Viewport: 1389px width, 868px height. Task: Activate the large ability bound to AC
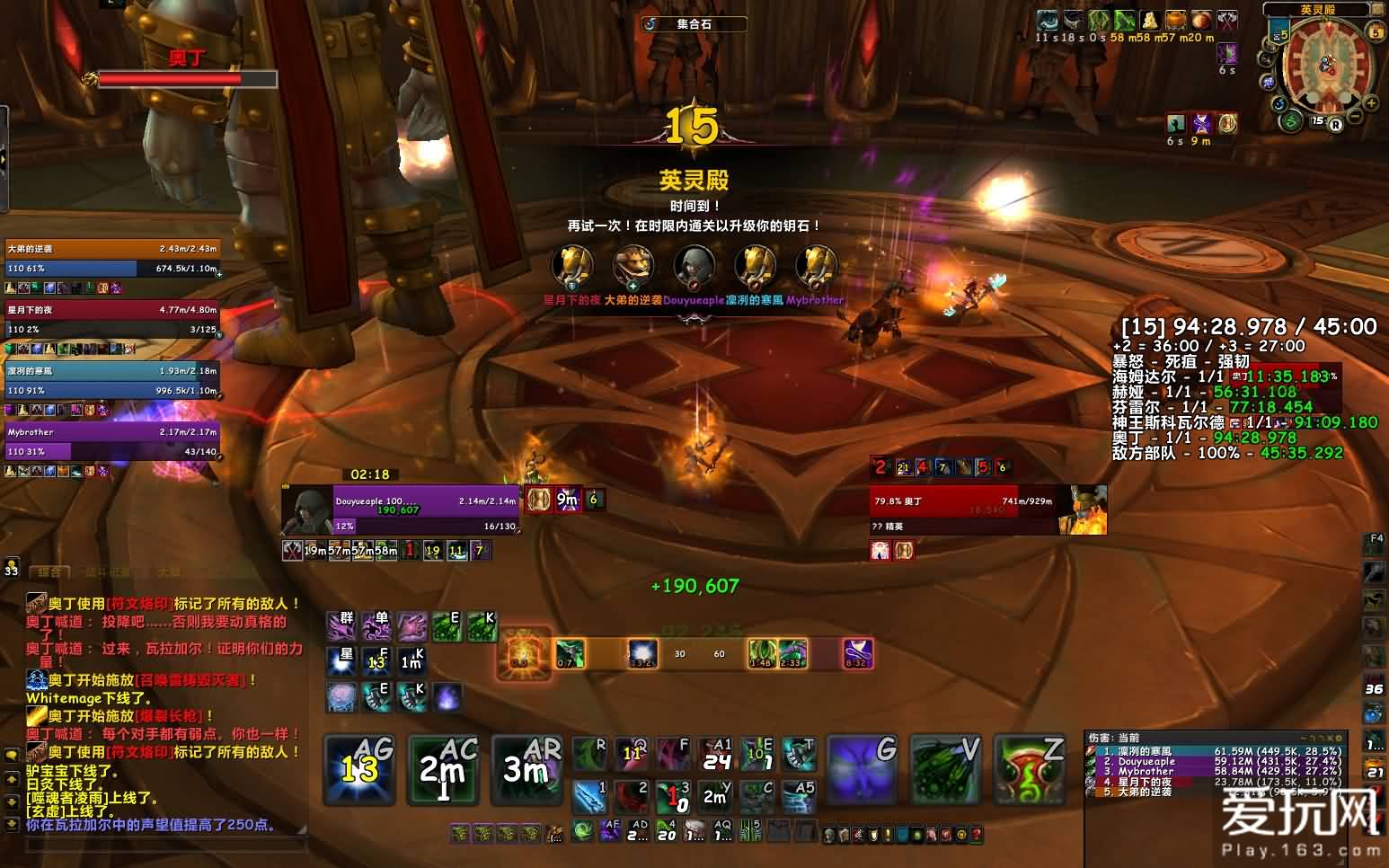click(442, 769)
